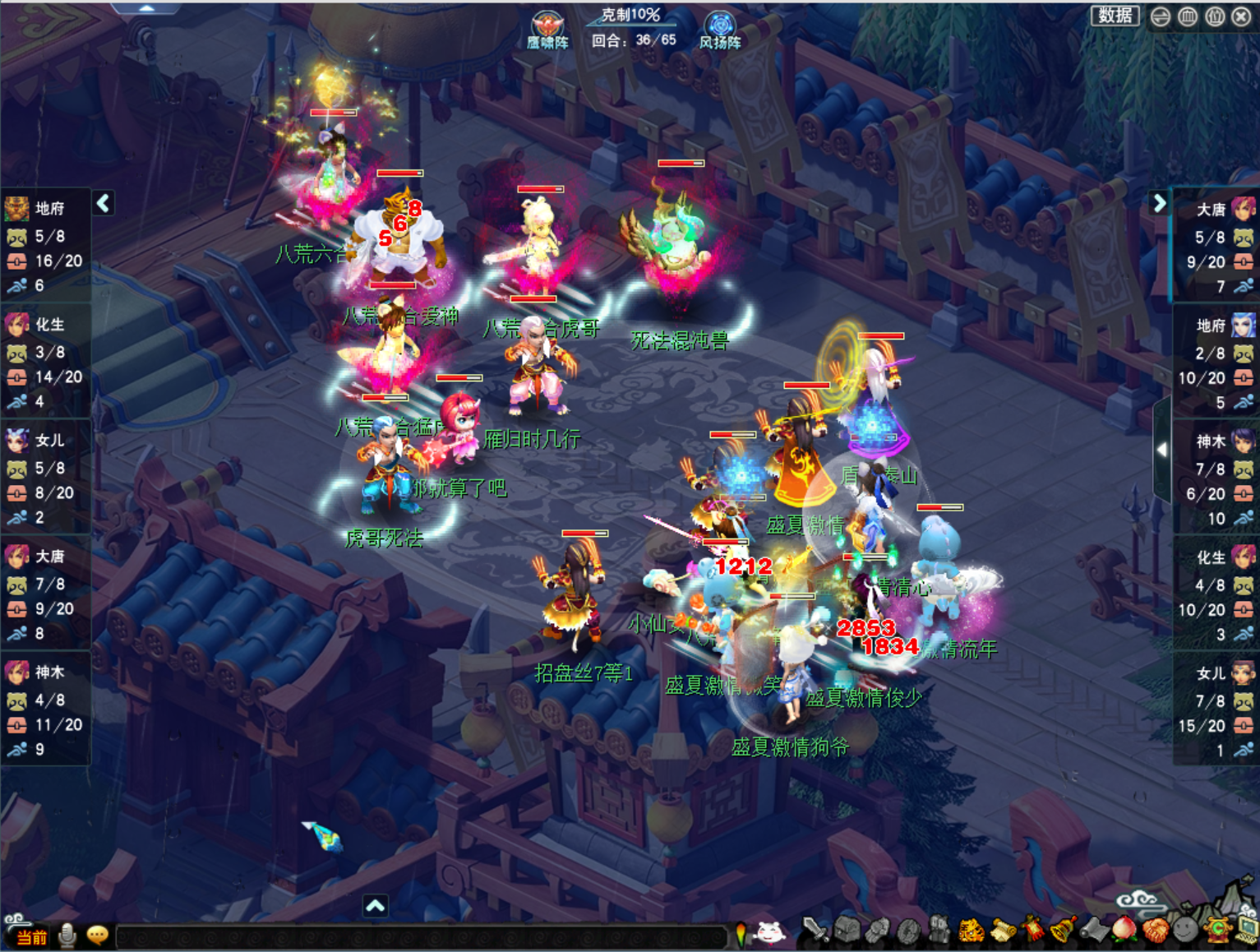1260x952 pixels.
Task: Open the speech bubble chat options
Action: tap(97, 936)
